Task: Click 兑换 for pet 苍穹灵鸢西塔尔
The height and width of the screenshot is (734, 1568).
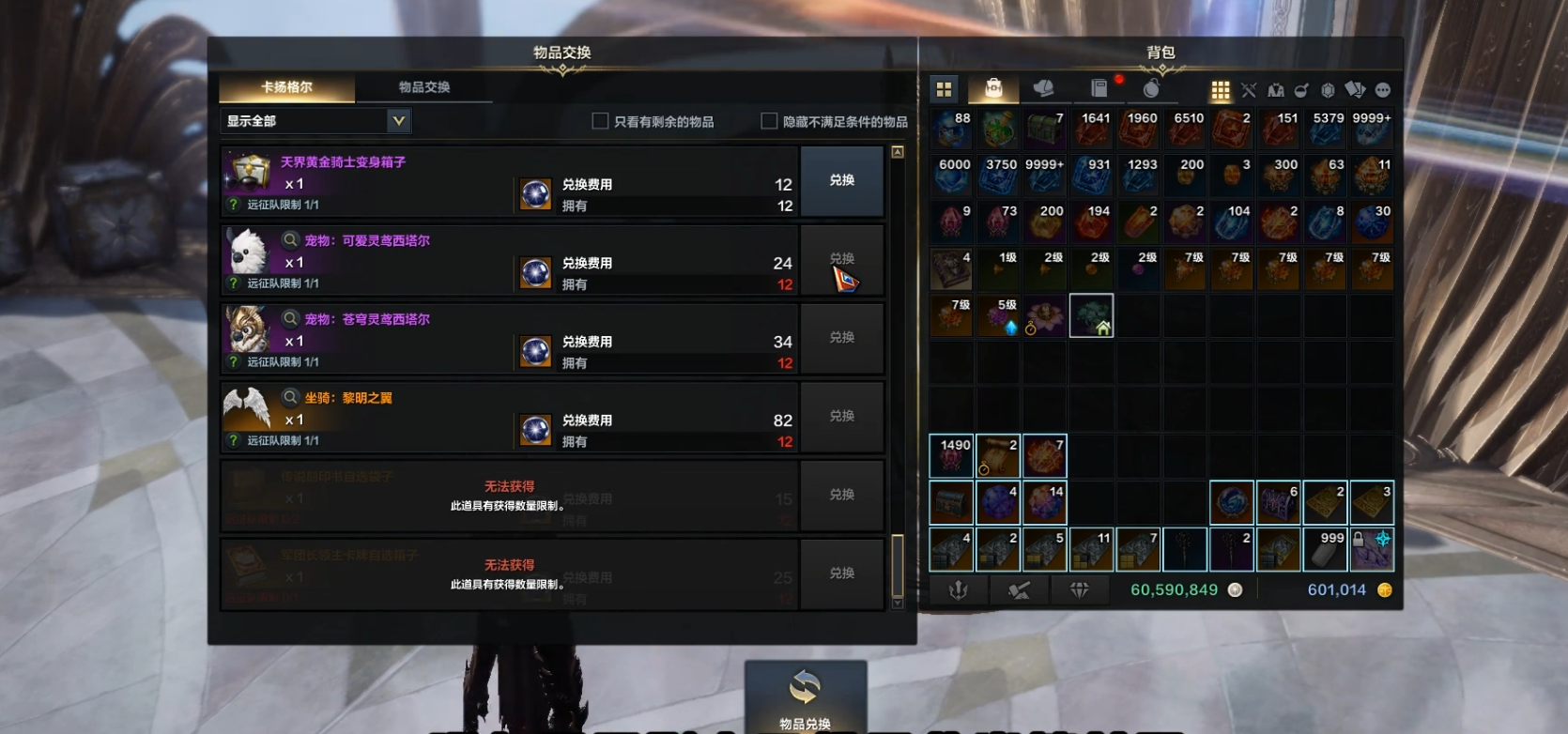Action: pos(841,338)
